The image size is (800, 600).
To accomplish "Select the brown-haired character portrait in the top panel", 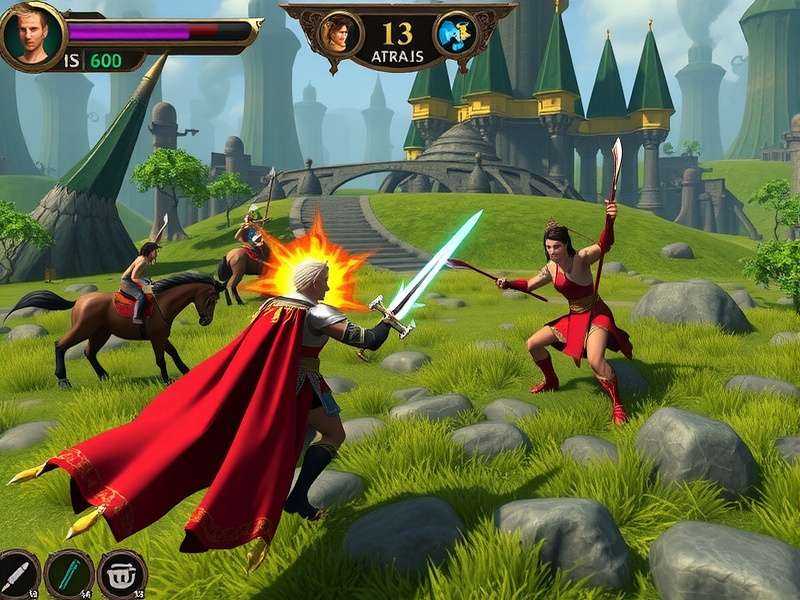I will click(340, 33).
